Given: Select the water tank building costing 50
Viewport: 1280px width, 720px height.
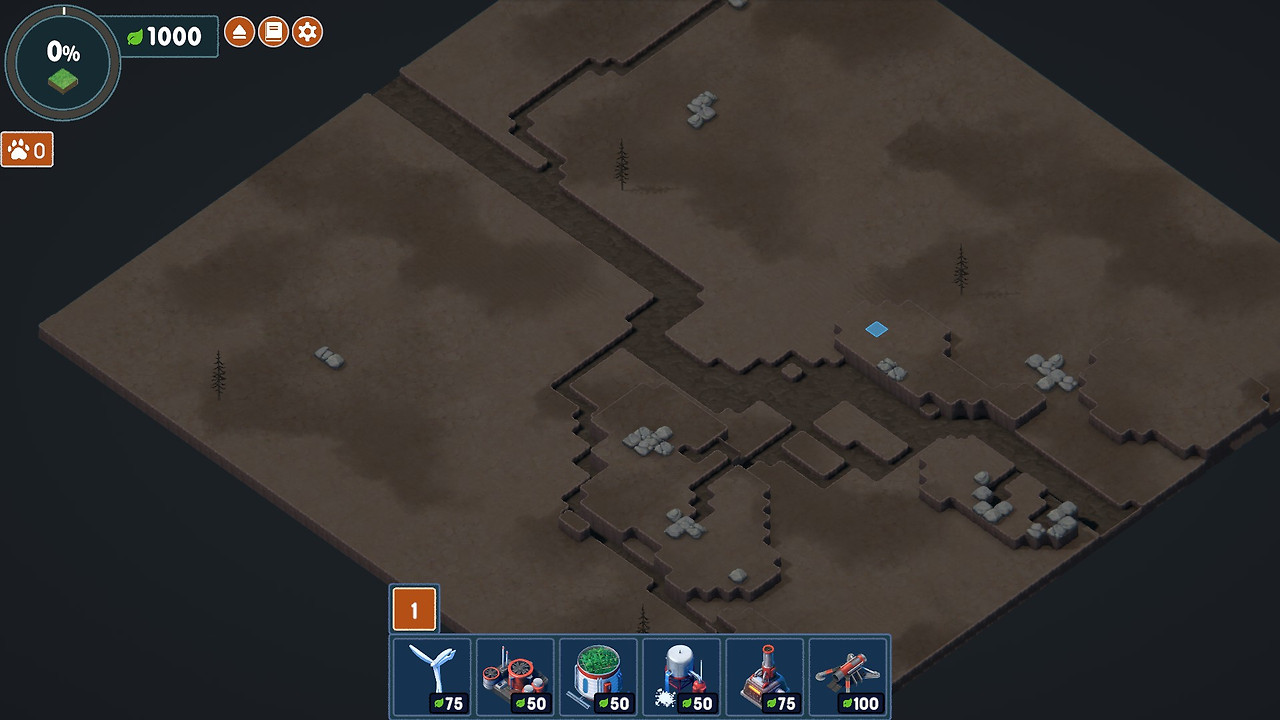Looking at the screenshot, I should coord(681,677).
